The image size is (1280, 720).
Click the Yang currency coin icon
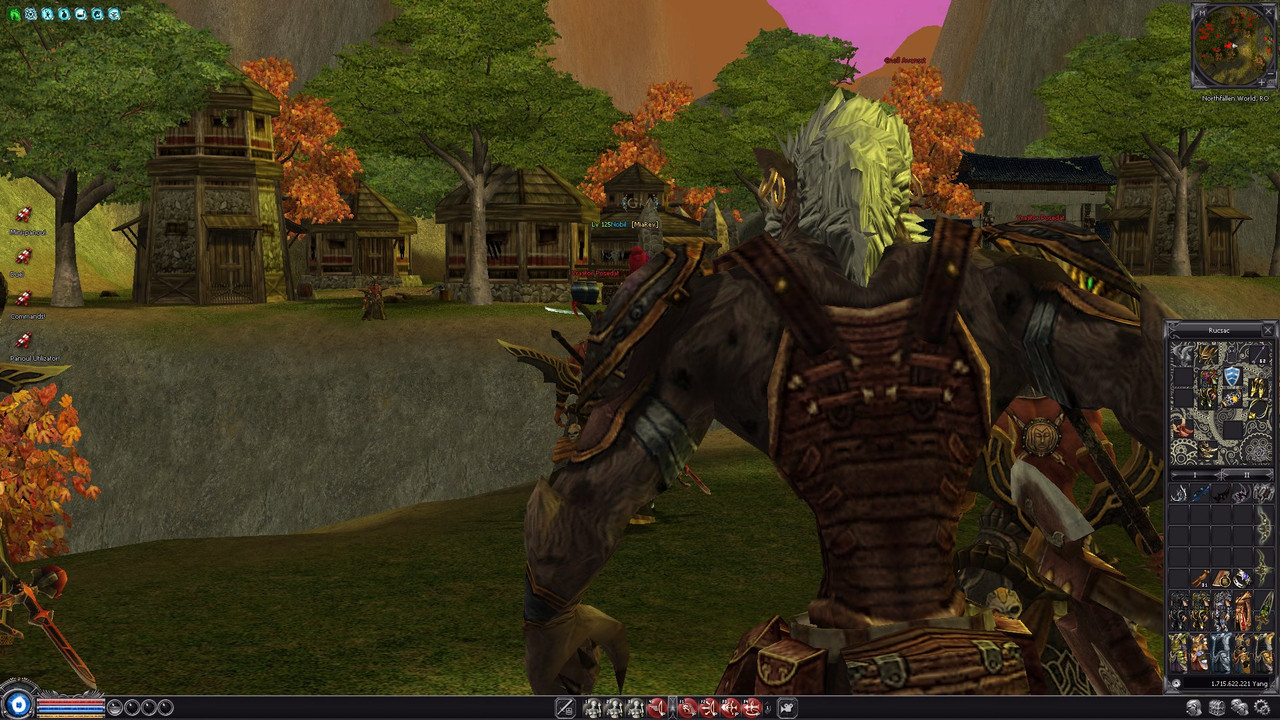tap(1176, 684)
